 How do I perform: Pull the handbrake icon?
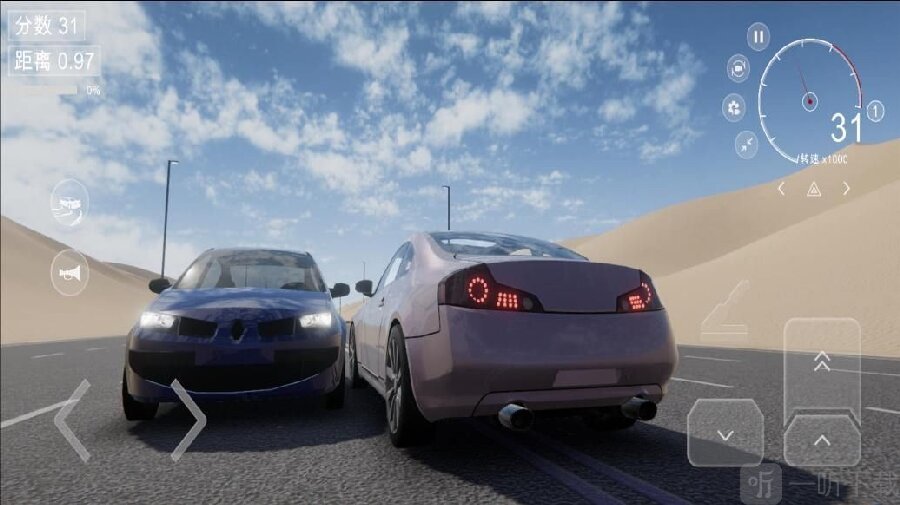point(725,310)
